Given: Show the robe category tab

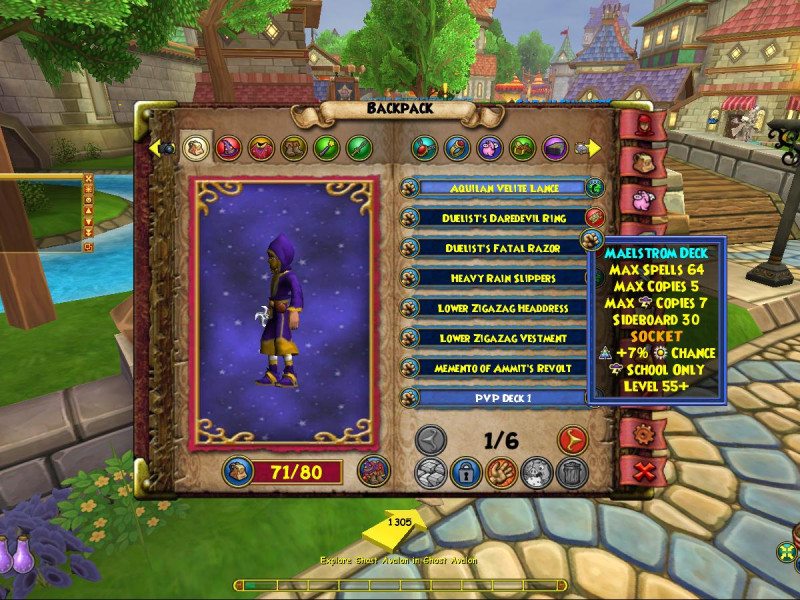Looking at the screenshot, I should click(263, 149).
